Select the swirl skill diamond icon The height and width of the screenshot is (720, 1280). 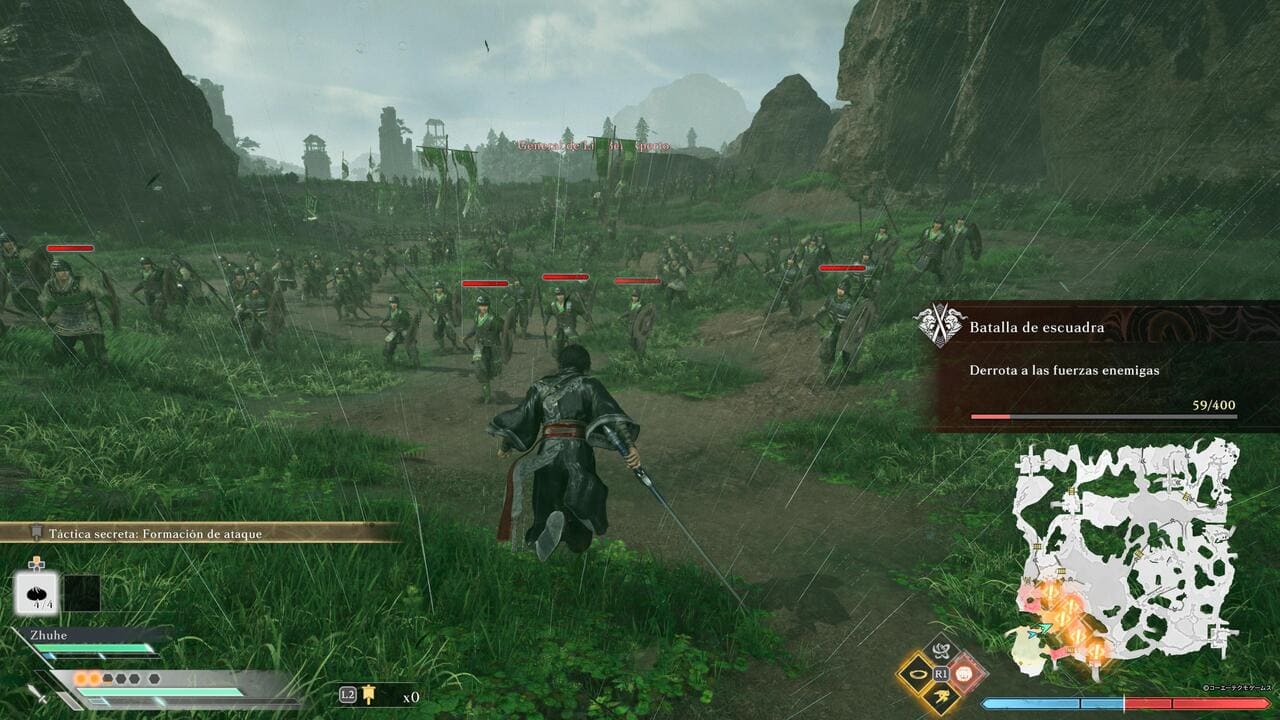pyautogui.click(x=941, y=649)
